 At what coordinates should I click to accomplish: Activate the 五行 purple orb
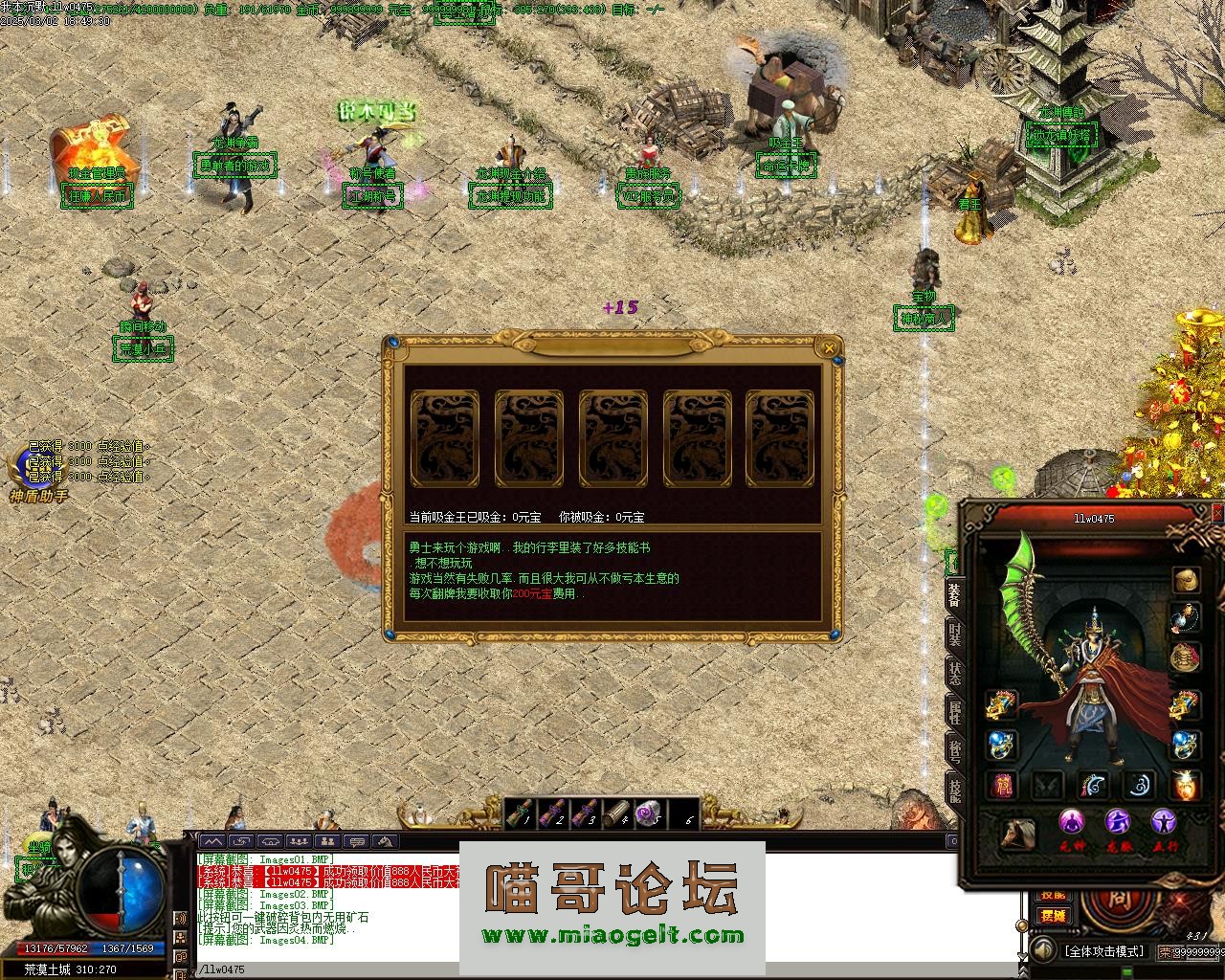pos(1164,822)
